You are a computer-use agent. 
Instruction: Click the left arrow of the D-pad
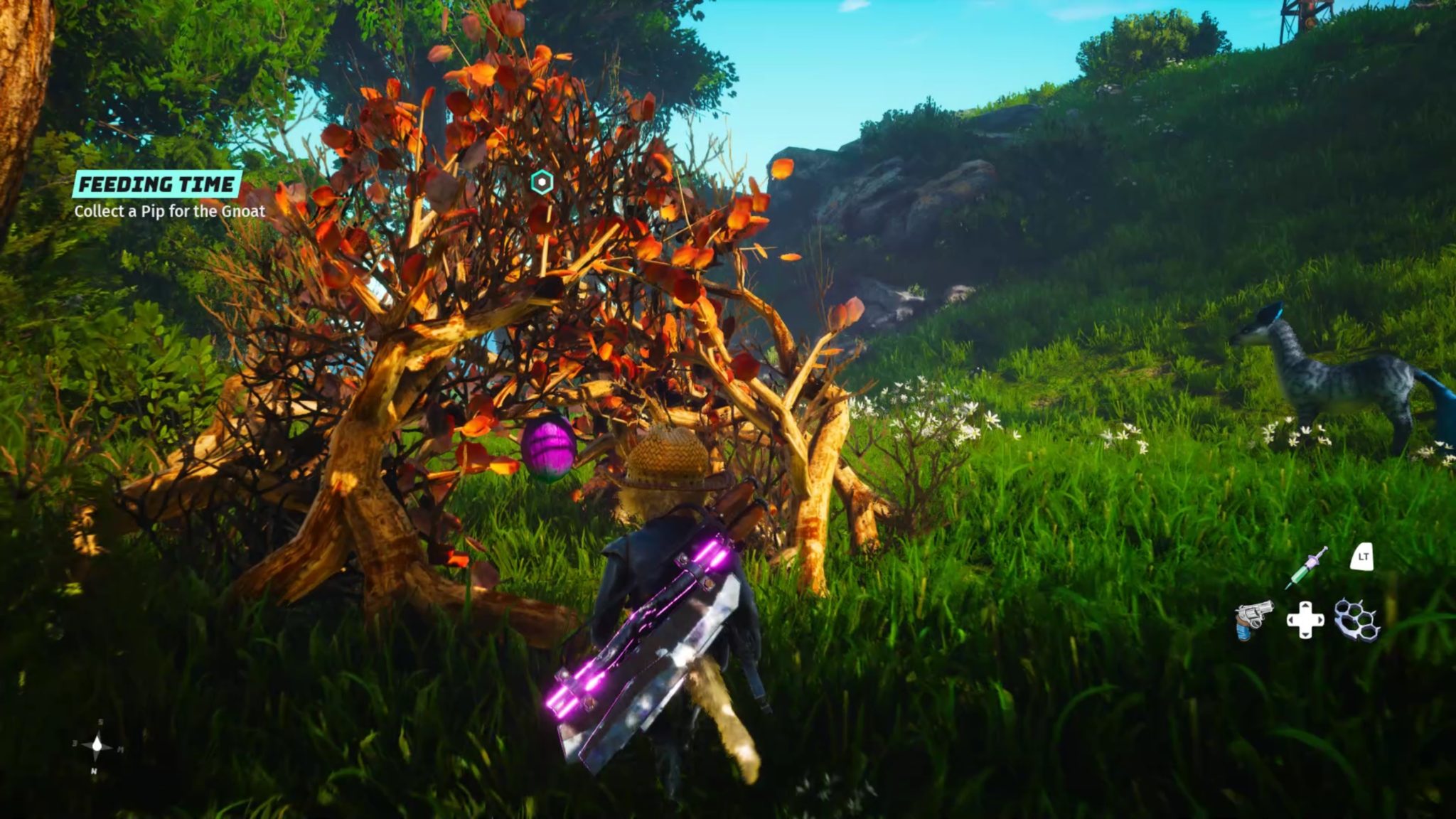click(1291, 620)
